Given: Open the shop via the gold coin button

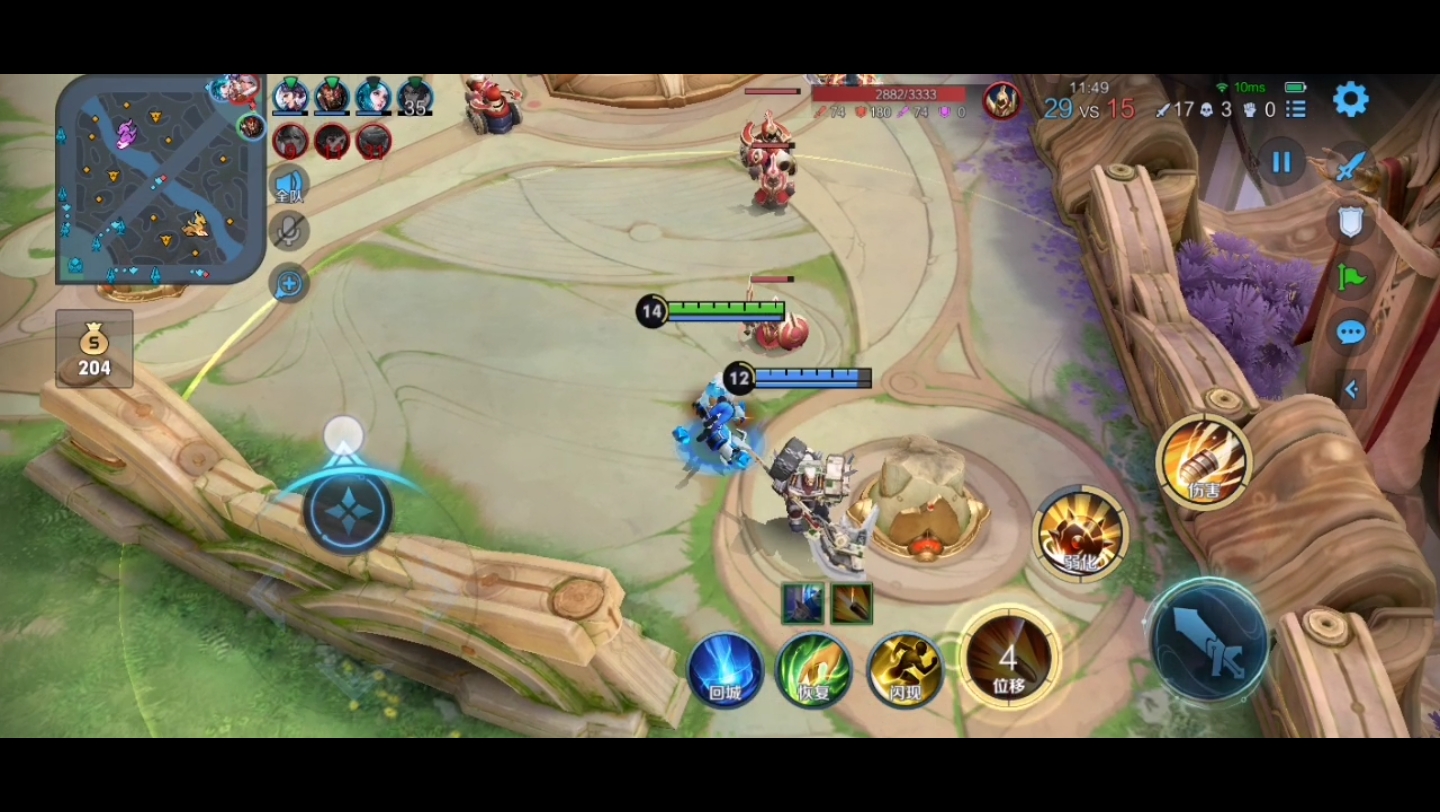Looking at the screenshot, I should (94, 349).
